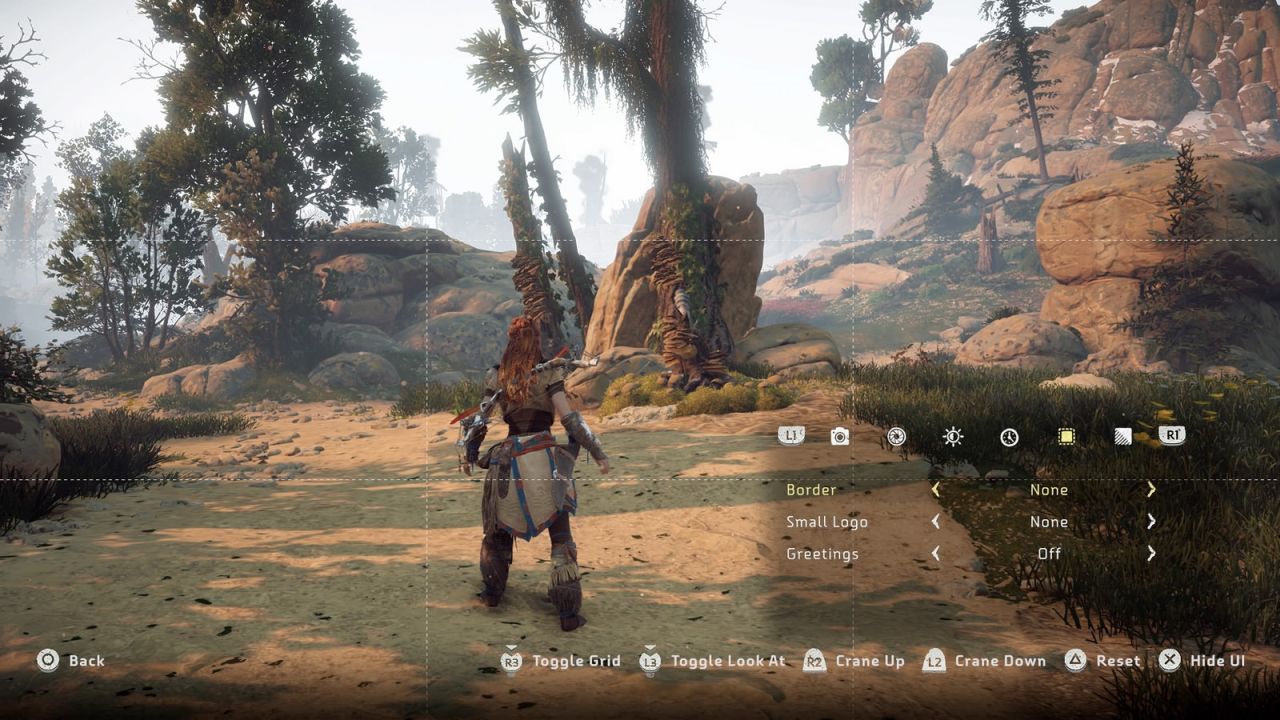Select the Small Logo settings row
This screenshot has width=1280, height=720.
(x=826, y=522)
